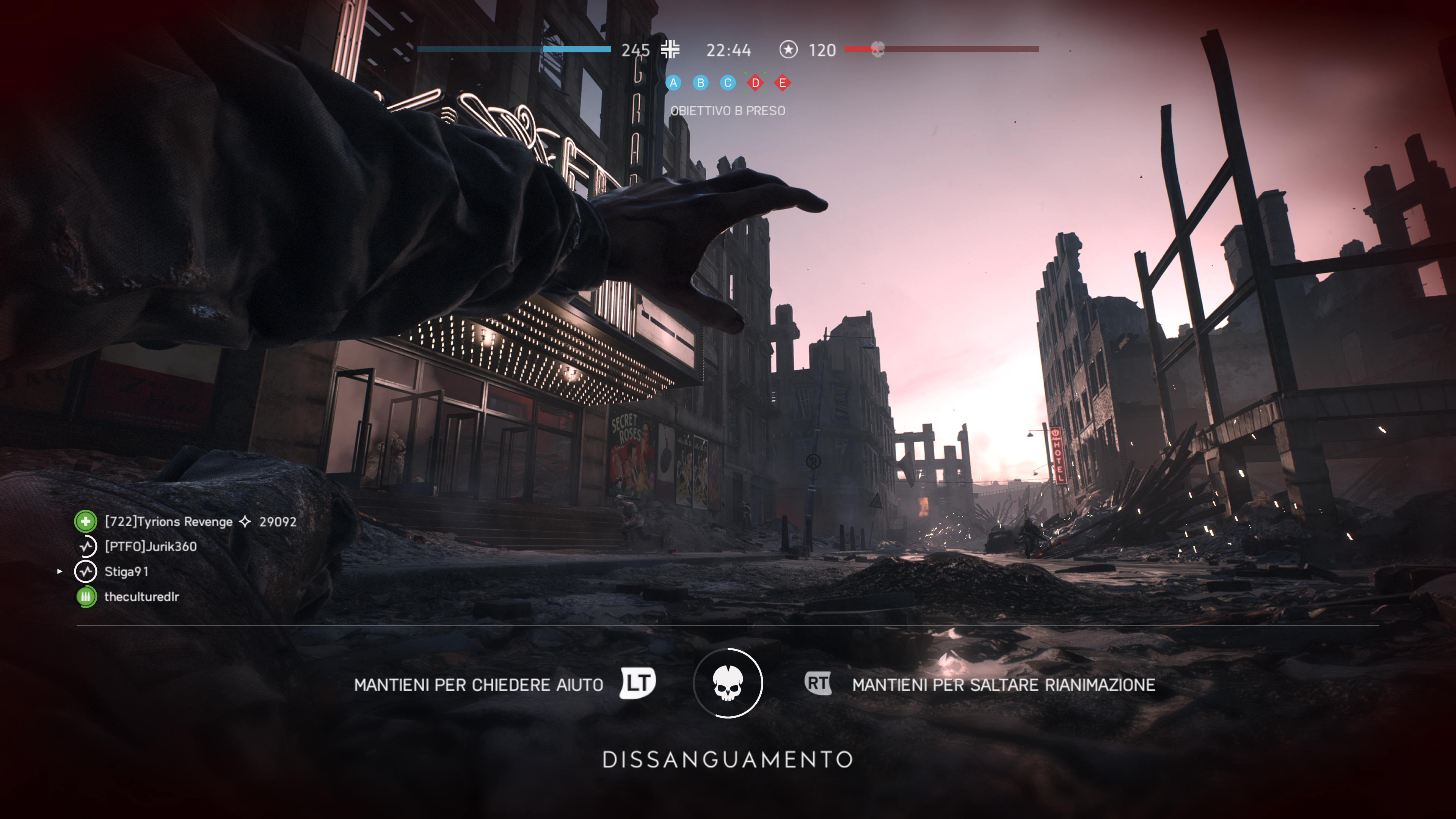Image resolution: width=1456 pixels, height=819 pixels.
Task: Pick theculturedlr in the squad list
Action: 141,596
